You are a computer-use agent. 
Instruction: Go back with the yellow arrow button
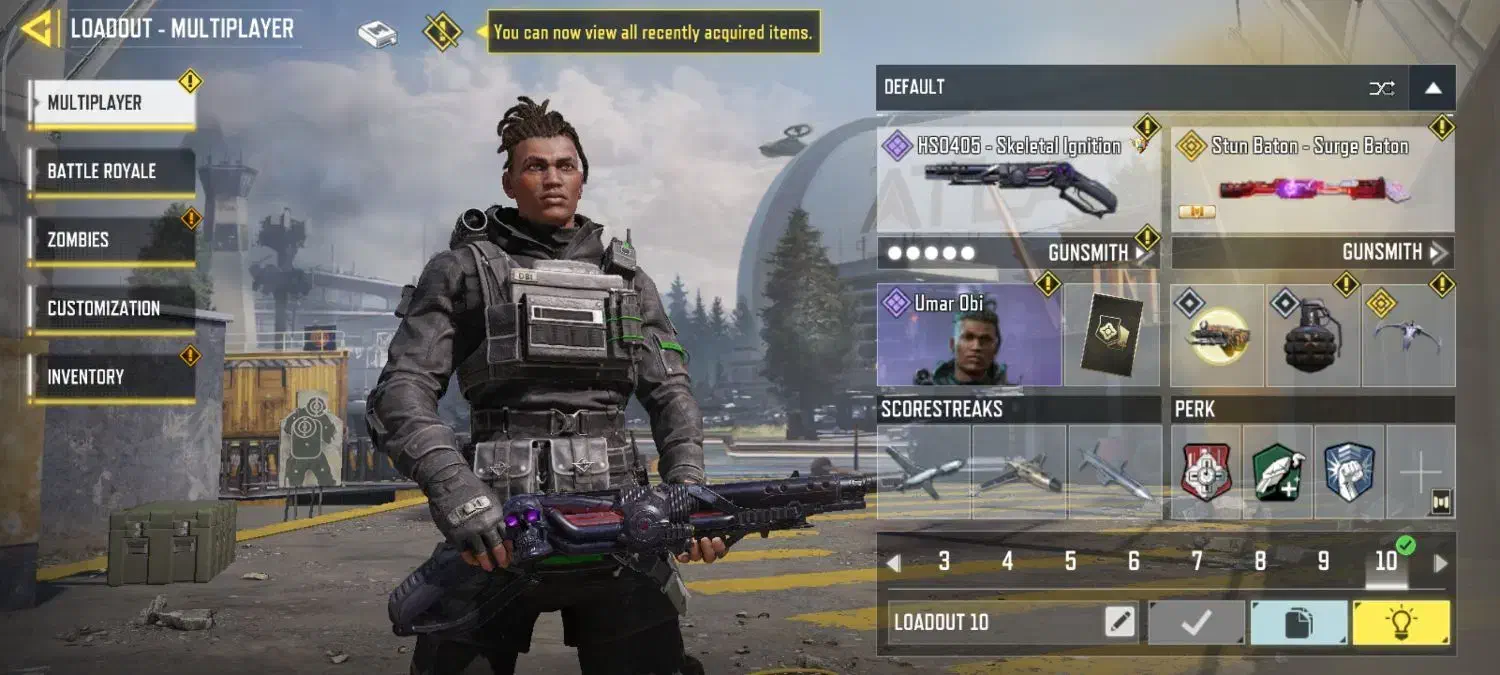pos(37,28)
